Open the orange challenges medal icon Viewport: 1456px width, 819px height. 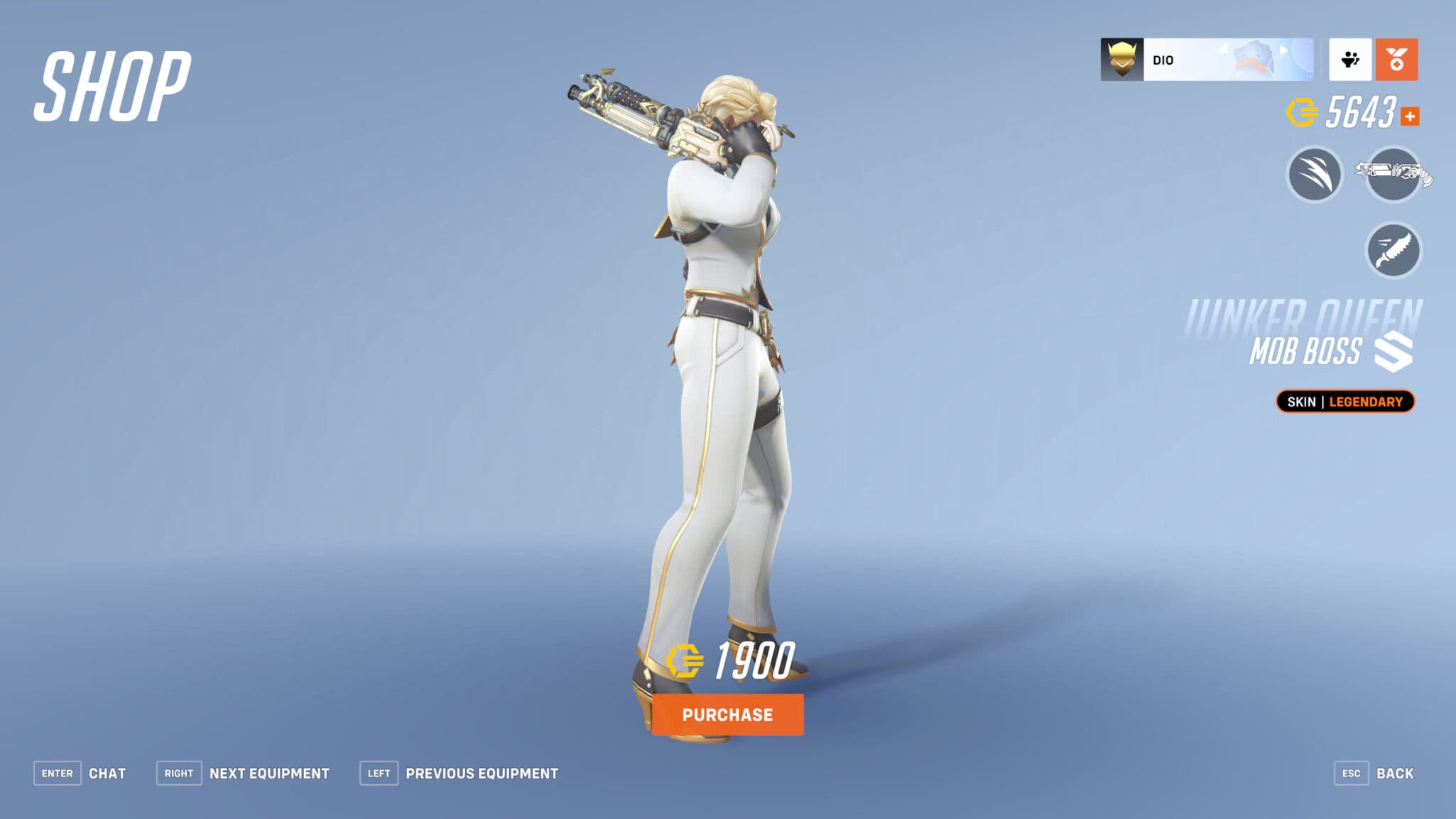click(x=1396, y=60)
